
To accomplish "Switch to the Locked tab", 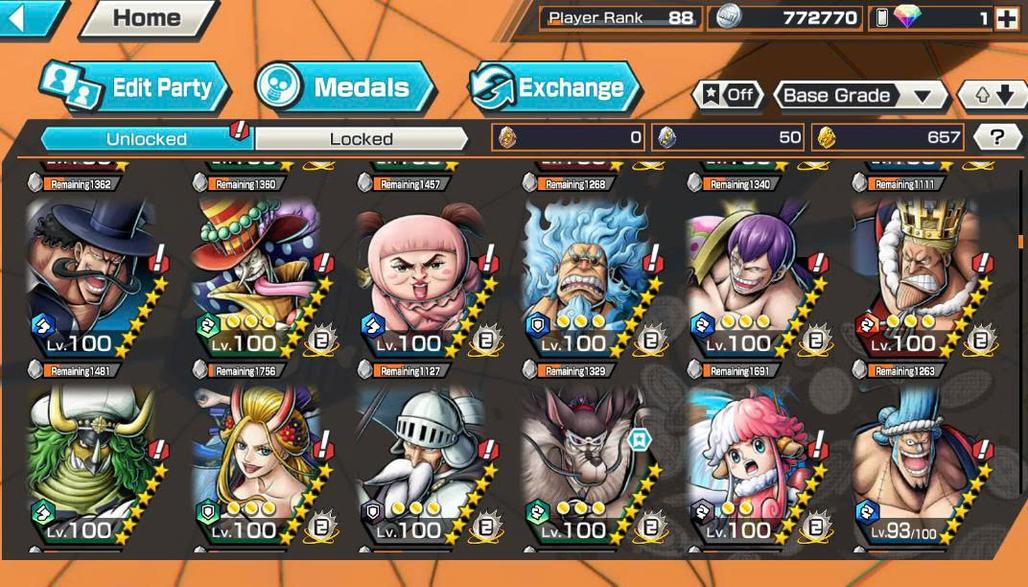I will 361,138.
